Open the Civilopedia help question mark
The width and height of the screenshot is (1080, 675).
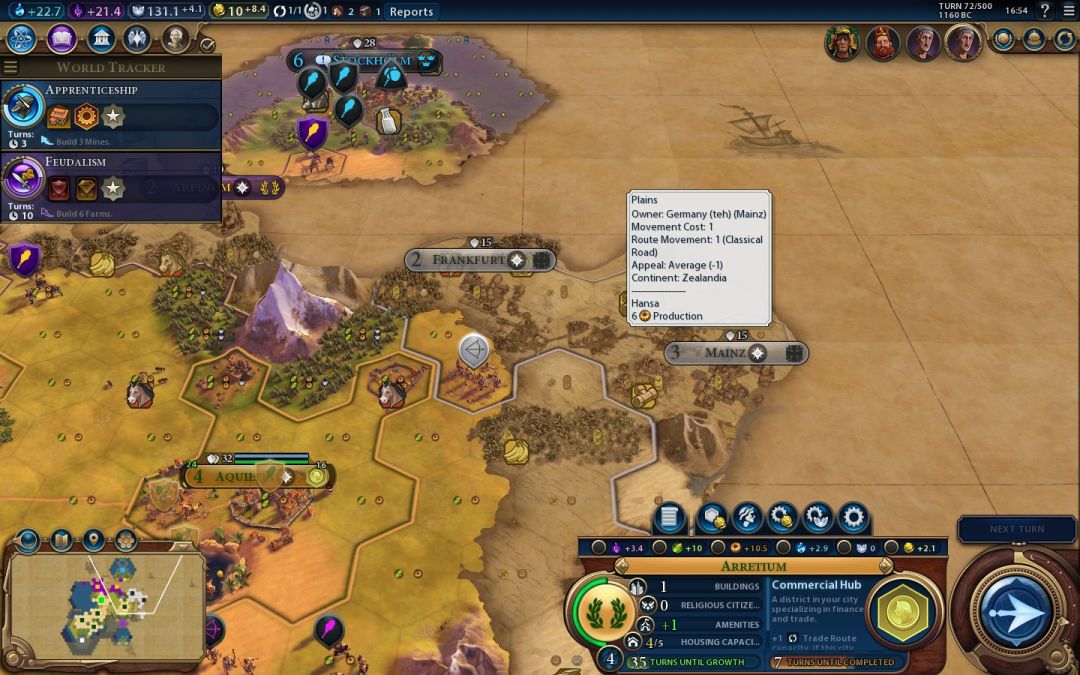[x=1045, y=11]
